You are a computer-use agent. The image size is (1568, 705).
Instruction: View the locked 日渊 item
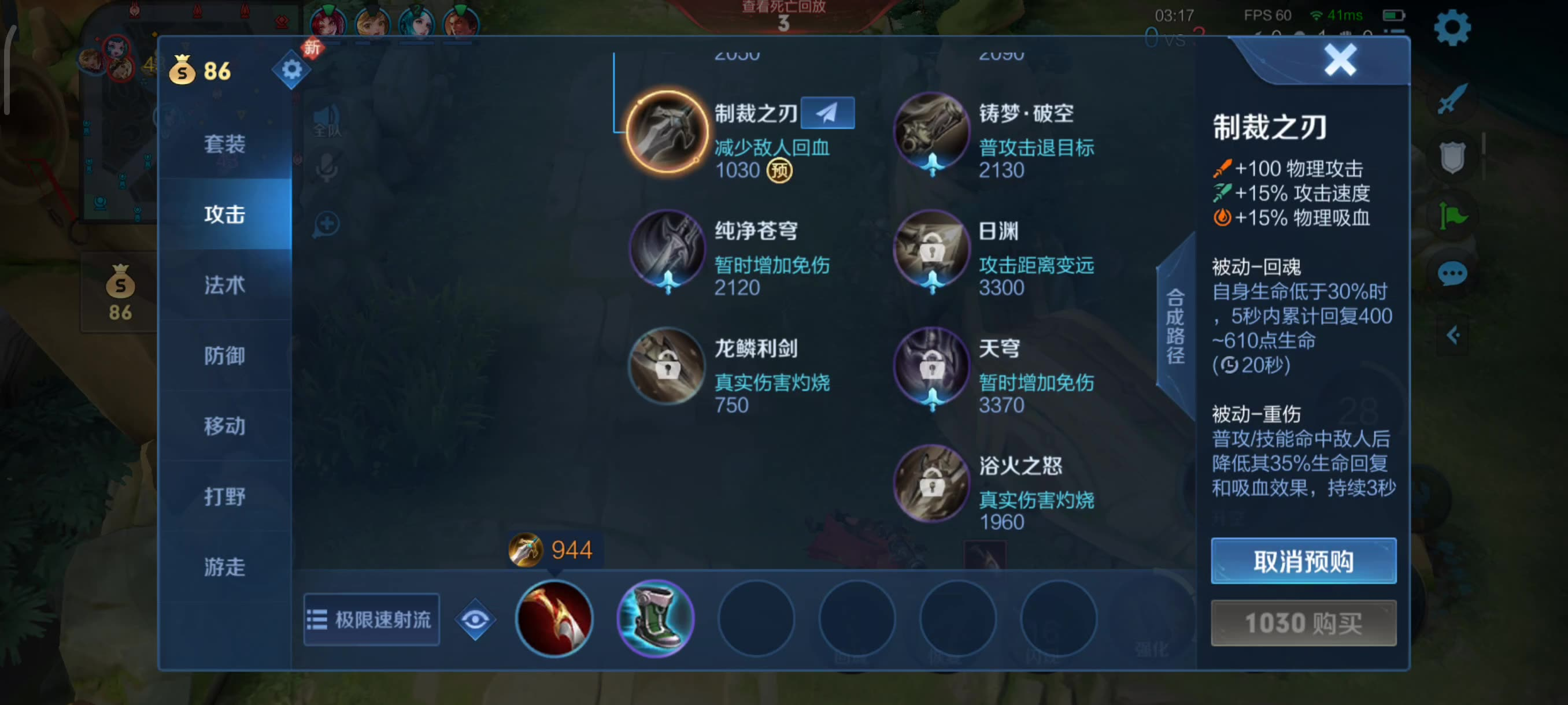(931, 248)
